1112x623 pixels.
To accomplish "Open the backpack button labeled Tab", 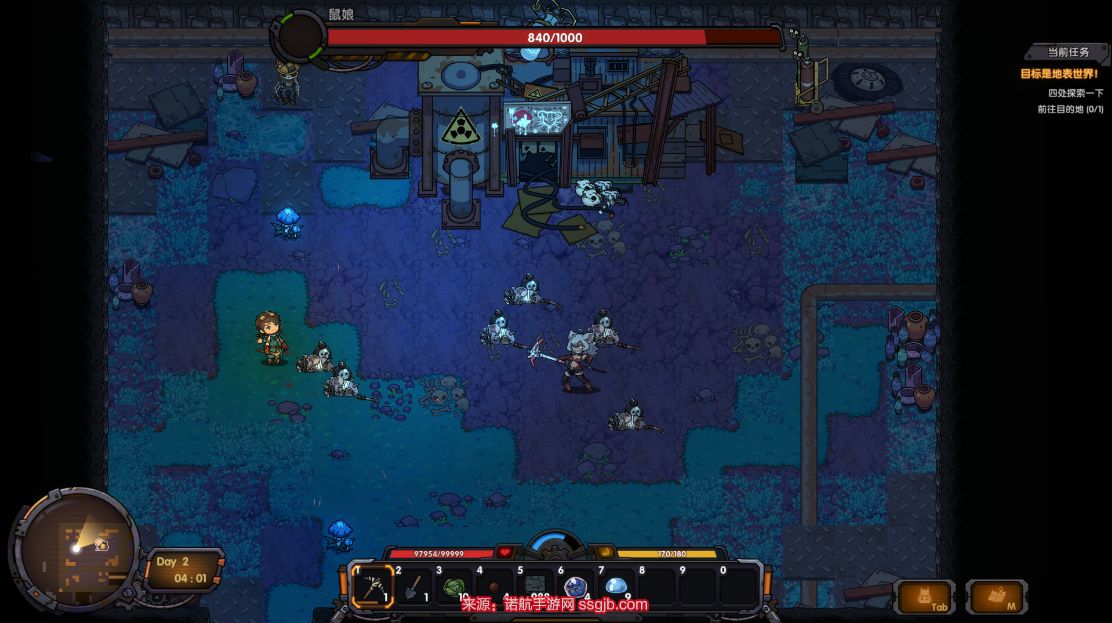I will [x=925, y=596].
